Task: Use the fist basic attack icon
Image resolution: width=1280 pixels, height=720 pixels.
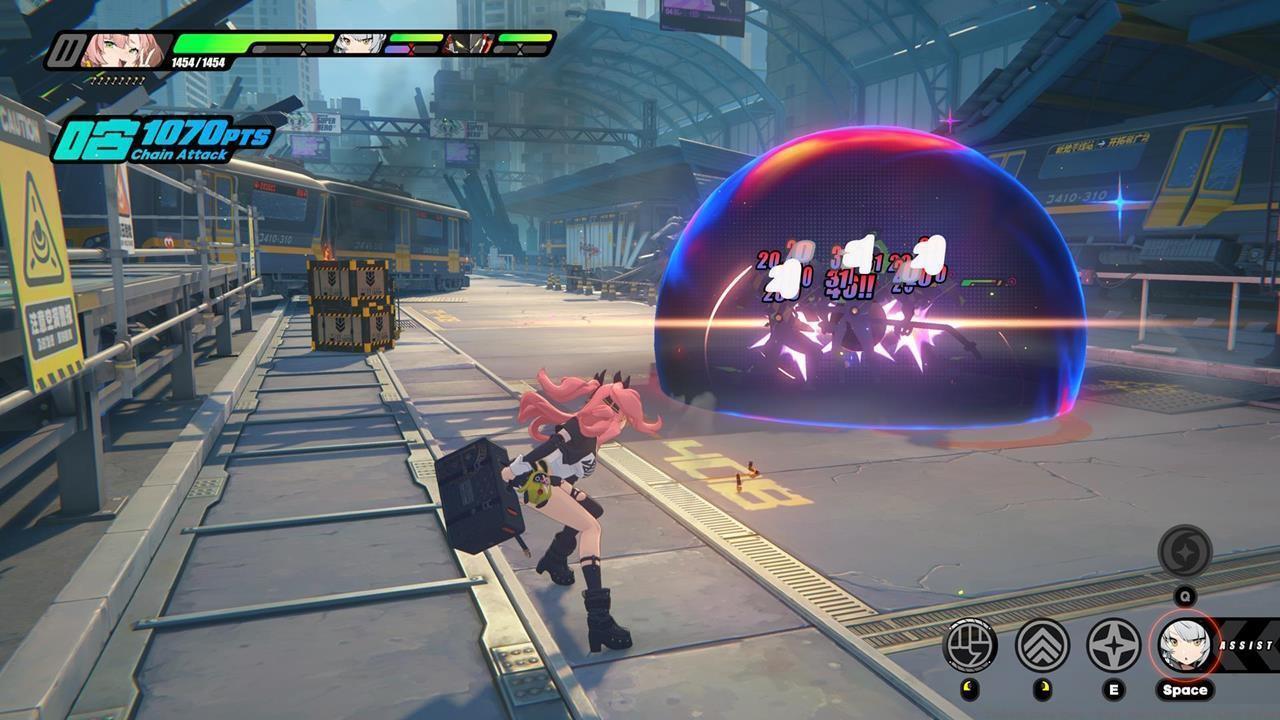Action: tap(970, 645)
